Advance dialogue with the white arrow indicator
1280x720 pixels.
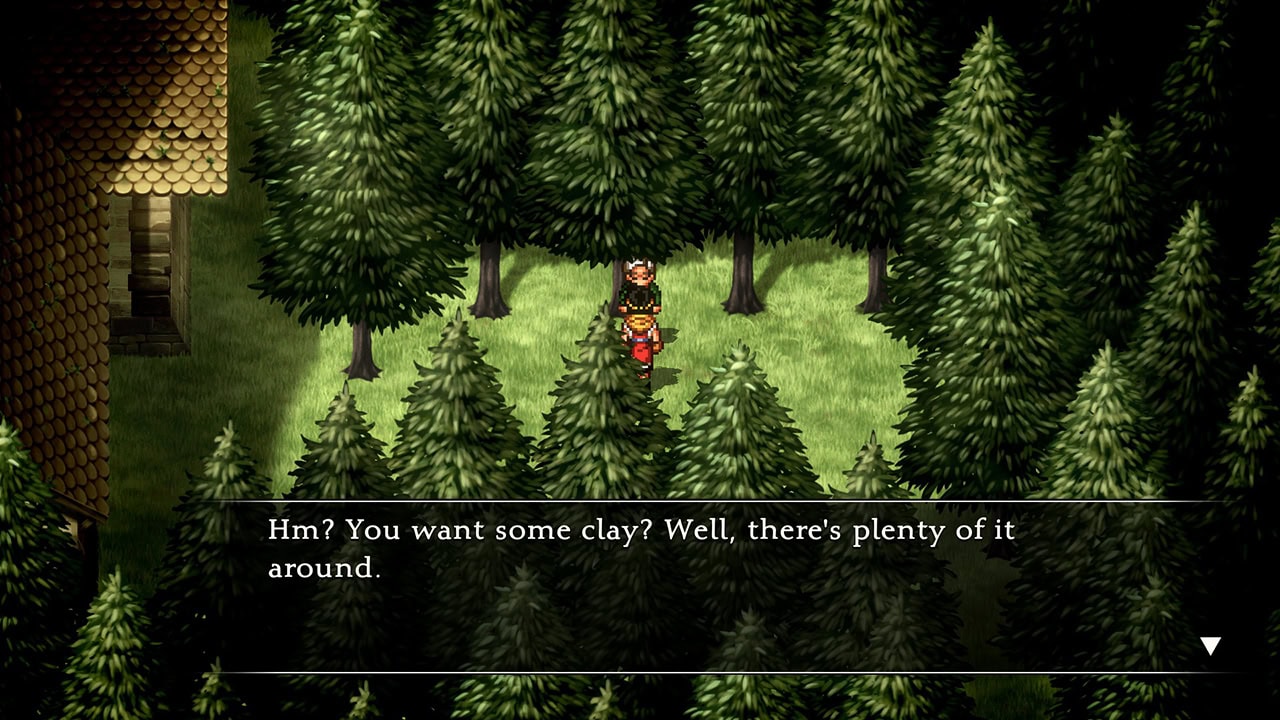(x=1210, y=646)
